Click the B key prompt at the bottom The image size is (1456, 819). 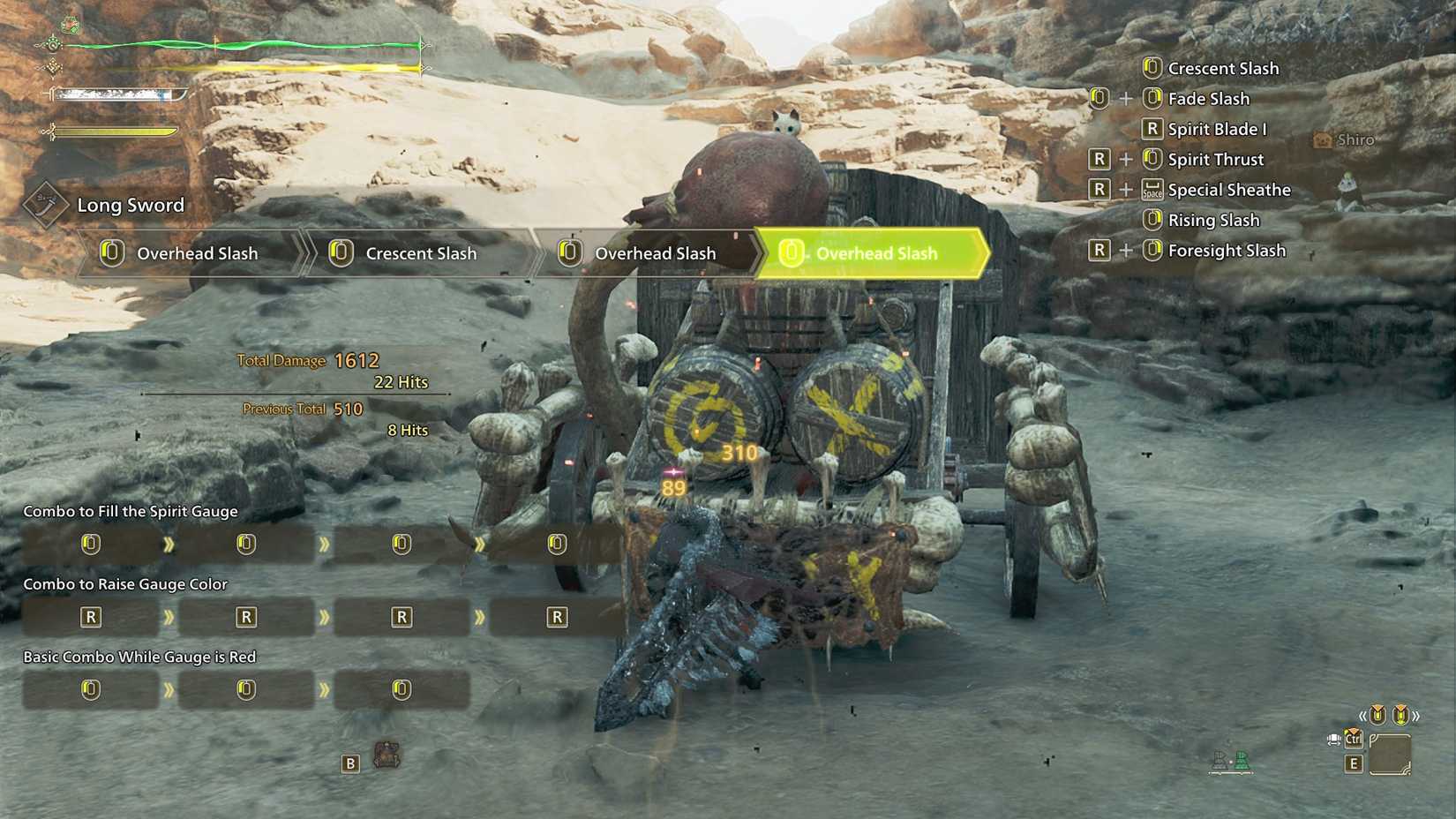(349, 763)
